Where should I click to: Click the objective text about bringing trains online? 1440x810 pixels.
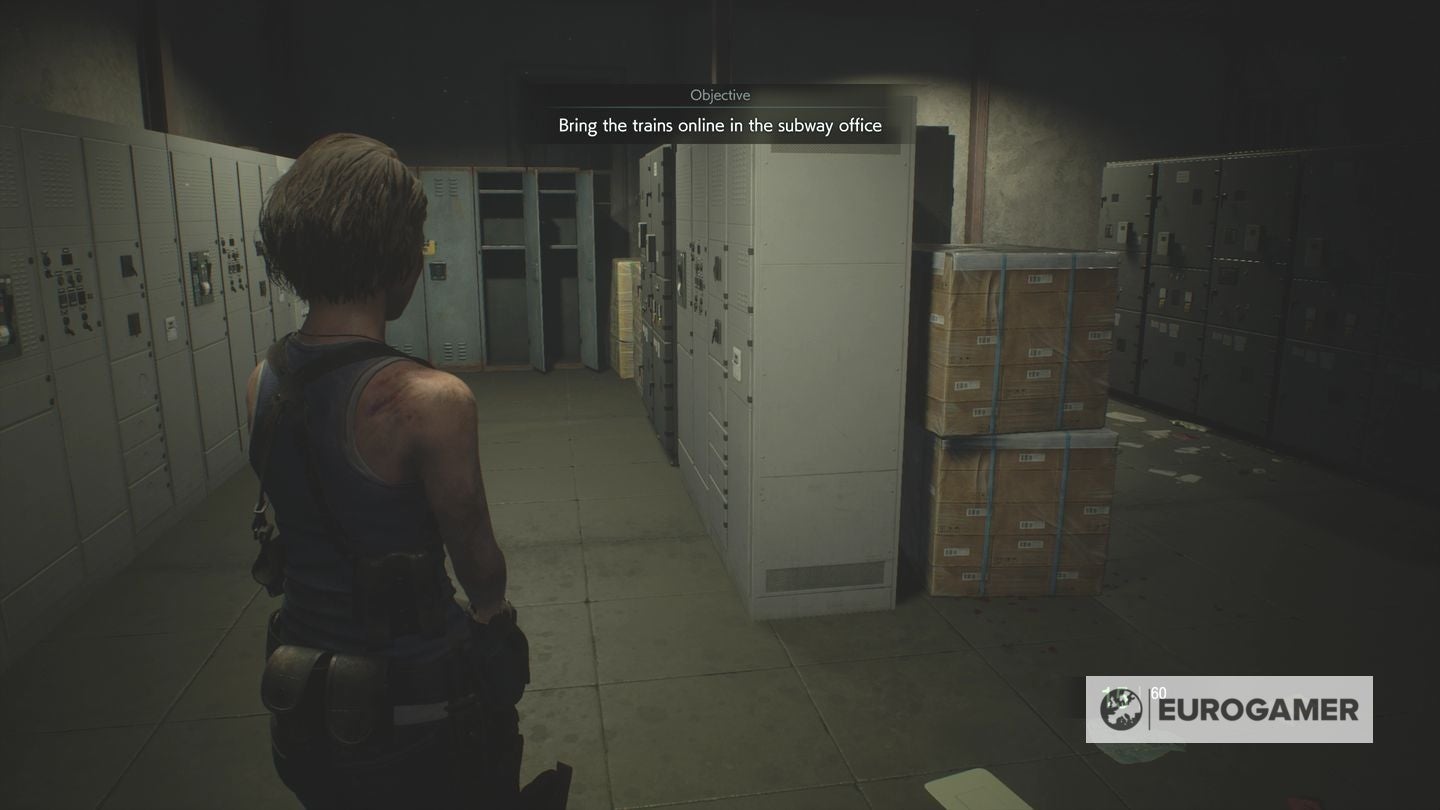(x=720, y=124)
